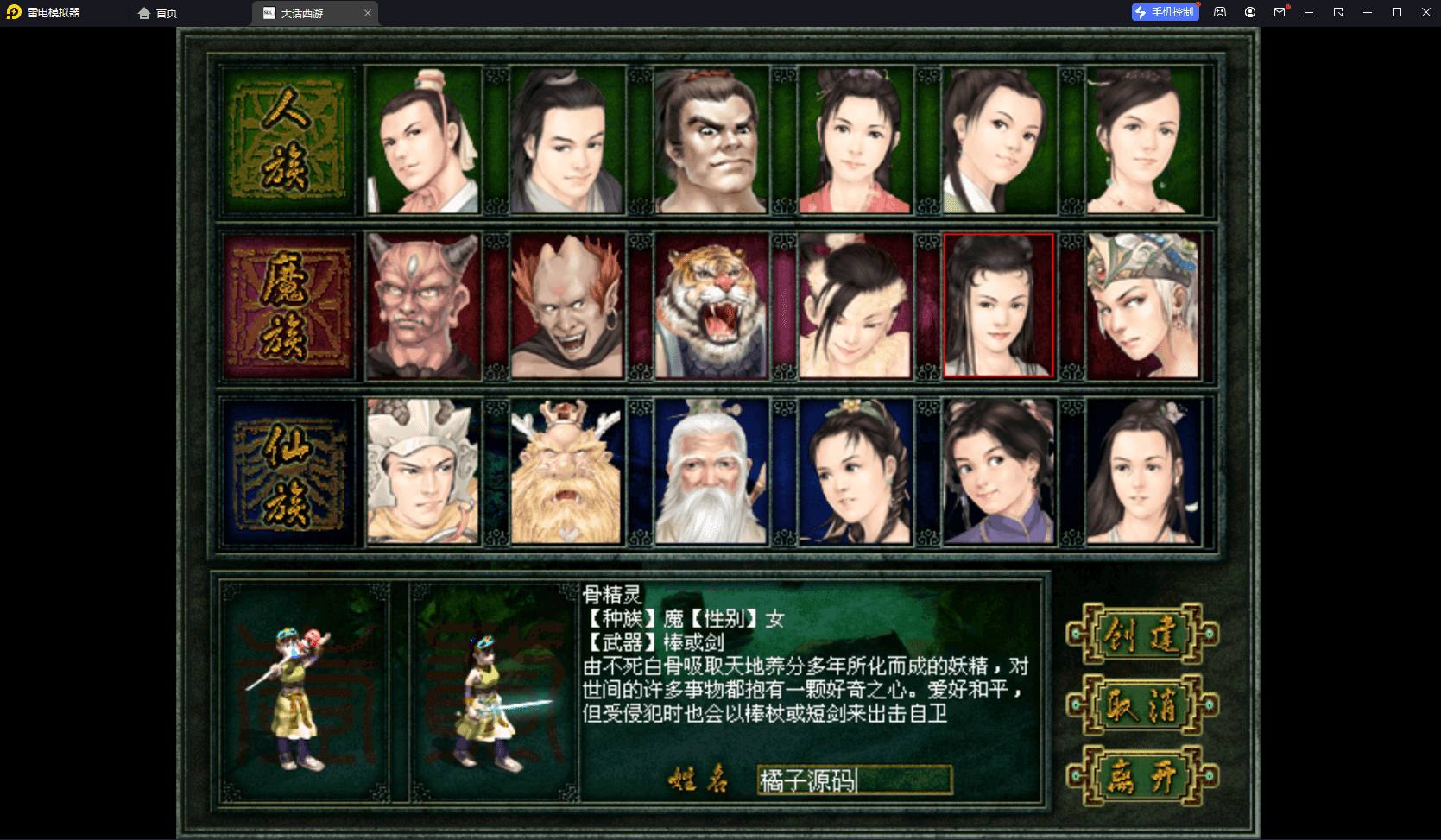
Task: Open the account profile icon
Action: (x=1249, y=12)
